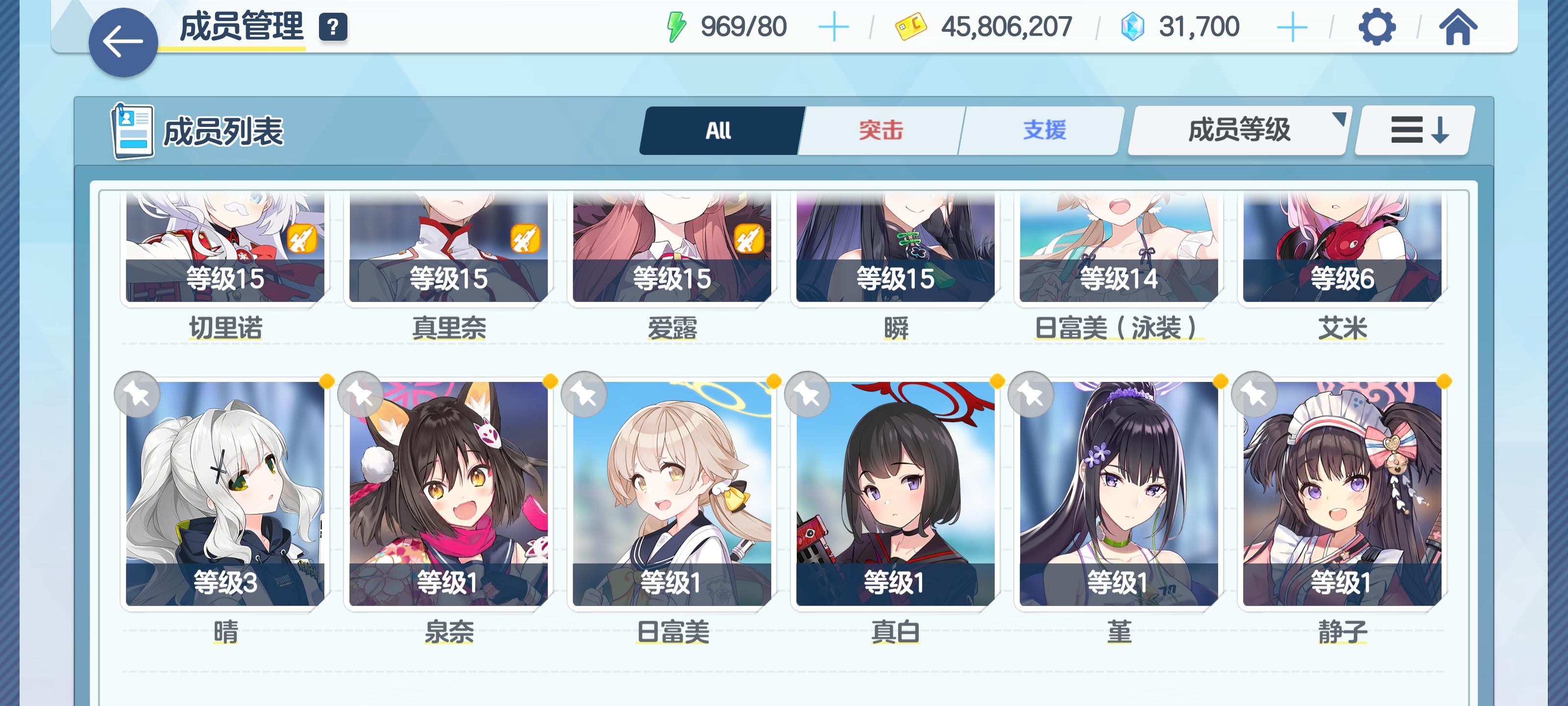The height and width of the screenshot is (706, 1568).
Task: Click the help question mark beside 成员管理
Action: [x=332, y=26]
